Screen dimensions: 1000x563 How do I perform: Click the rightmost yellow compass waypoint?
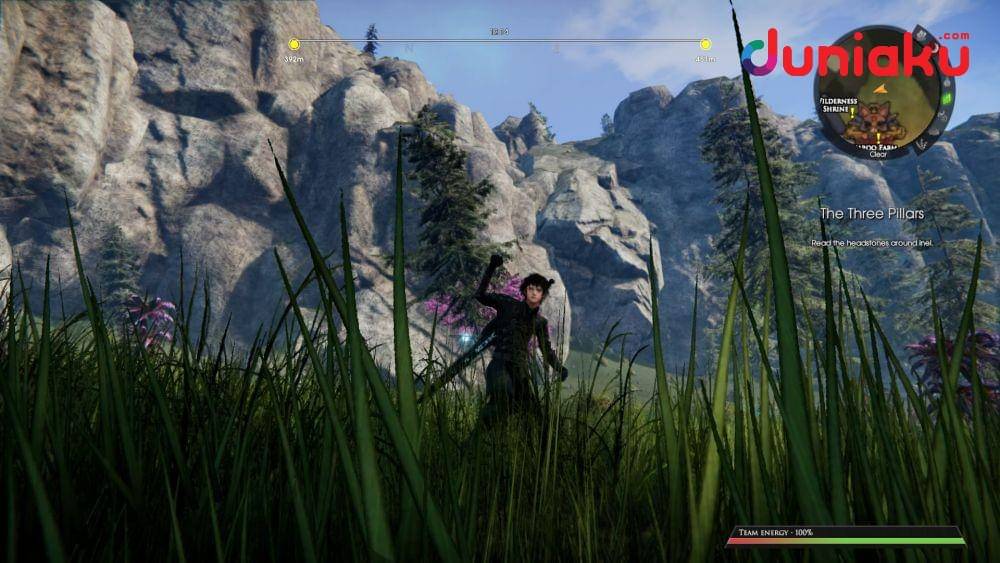point(705,44)
